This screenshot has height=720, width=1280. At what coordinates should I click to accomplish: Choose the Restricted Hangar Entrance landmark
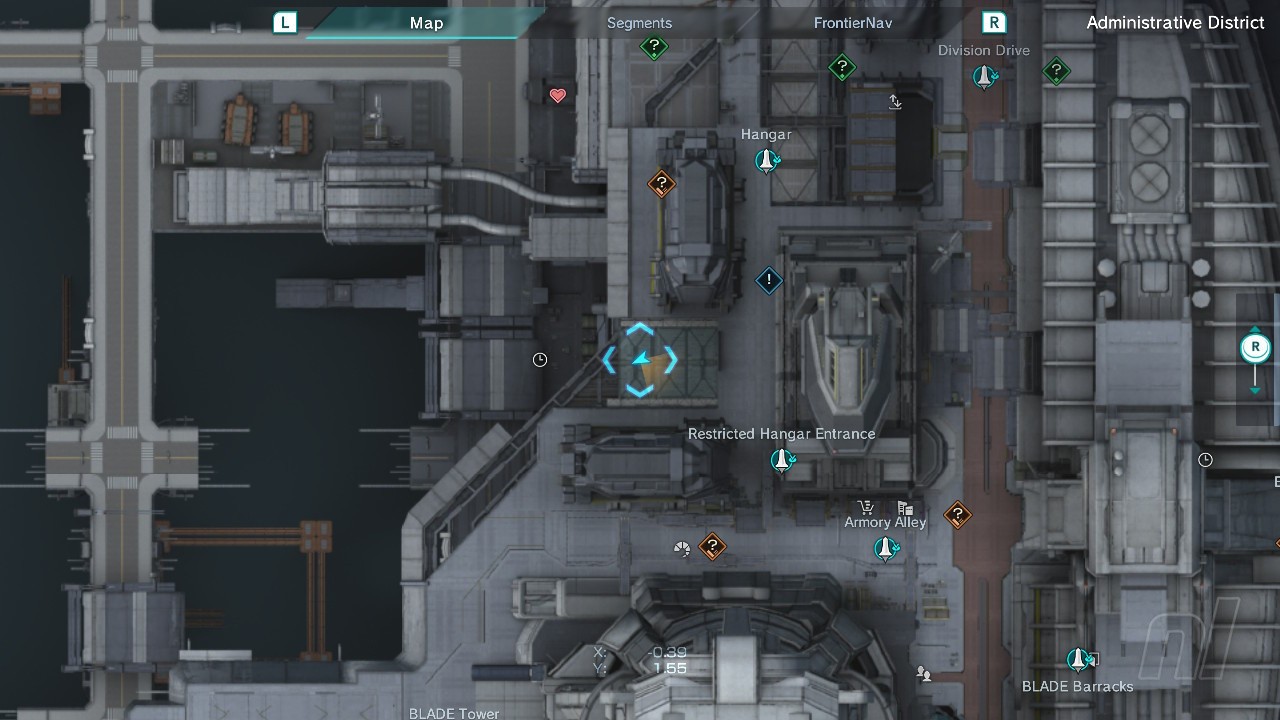click(x=782, y=460)
